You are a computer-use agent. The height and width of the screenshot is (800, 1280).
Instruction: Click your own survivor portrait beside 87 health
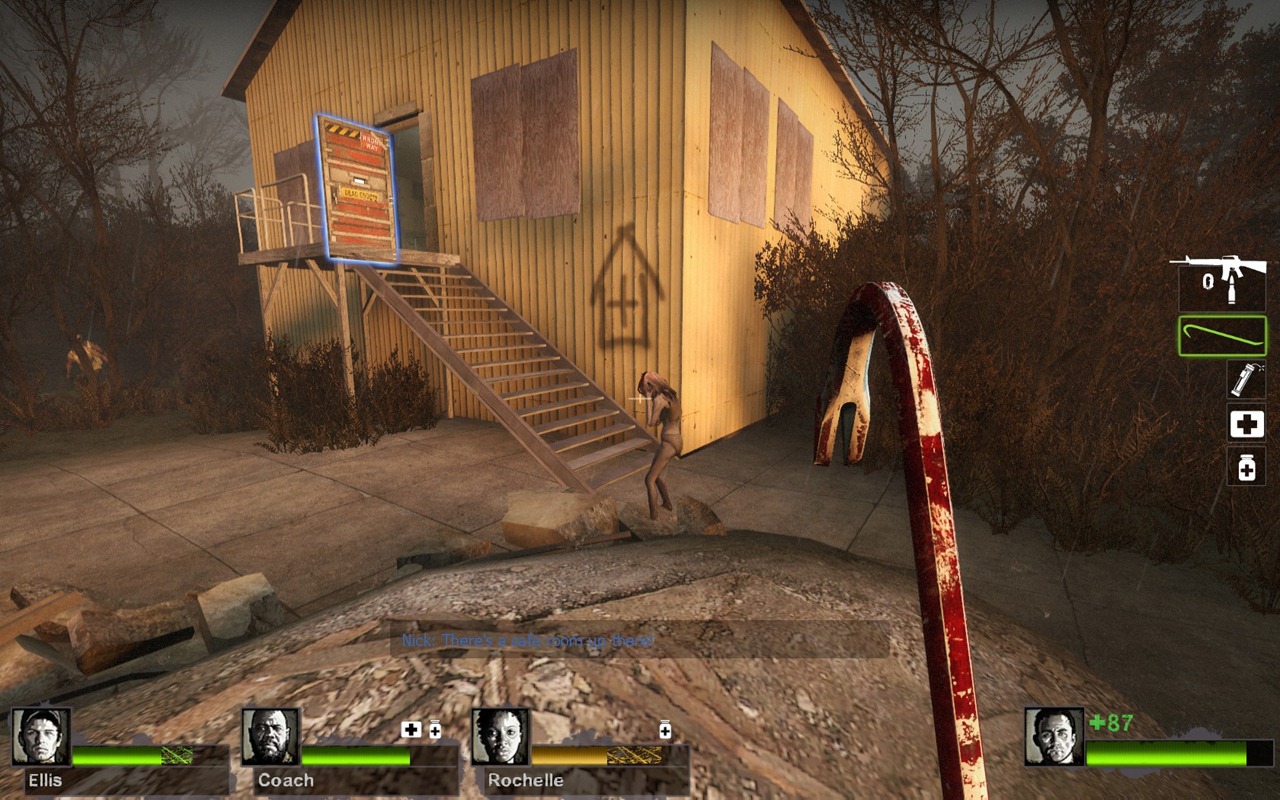[x=1054, y=737]
